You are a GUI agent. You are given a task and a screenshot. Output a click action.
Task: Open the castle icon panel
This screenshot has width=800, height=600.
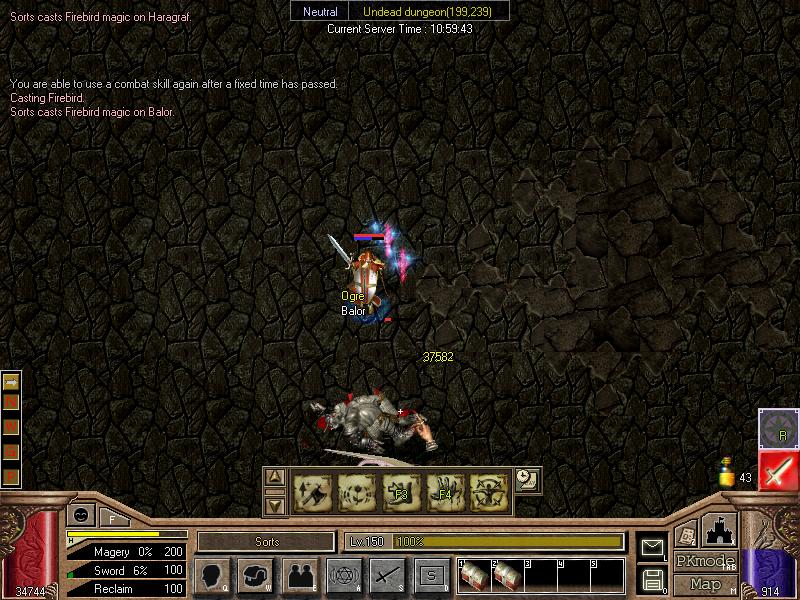pos(720,529)
